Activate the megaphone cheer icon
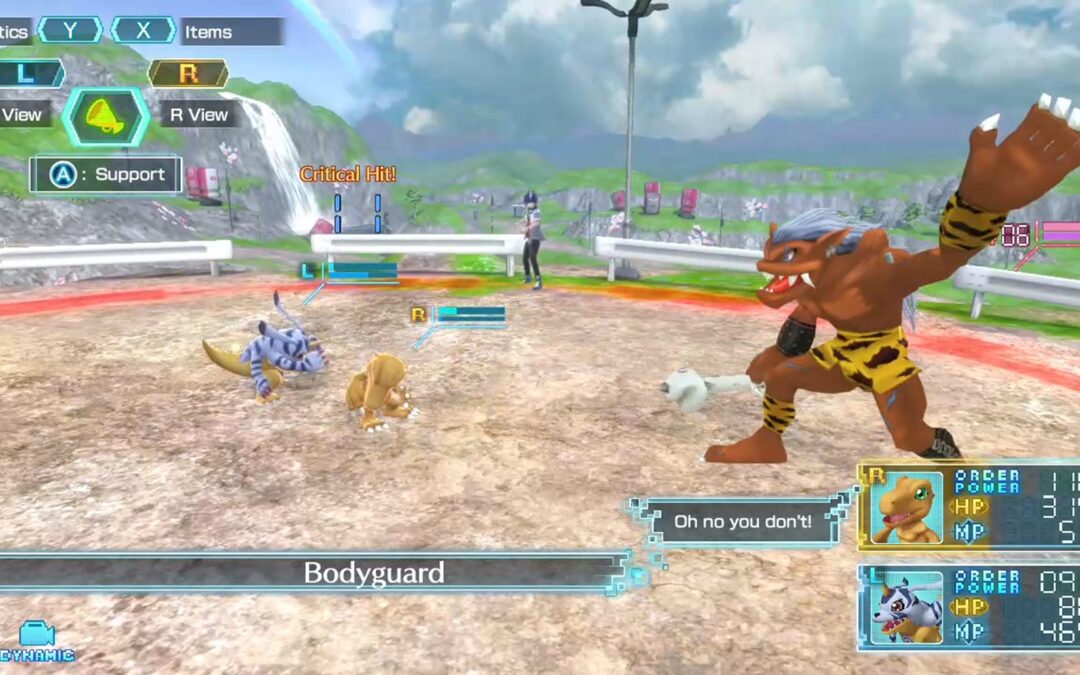Screen dimensions: 1080x675 pyautogui.click(x=105, y=116)
